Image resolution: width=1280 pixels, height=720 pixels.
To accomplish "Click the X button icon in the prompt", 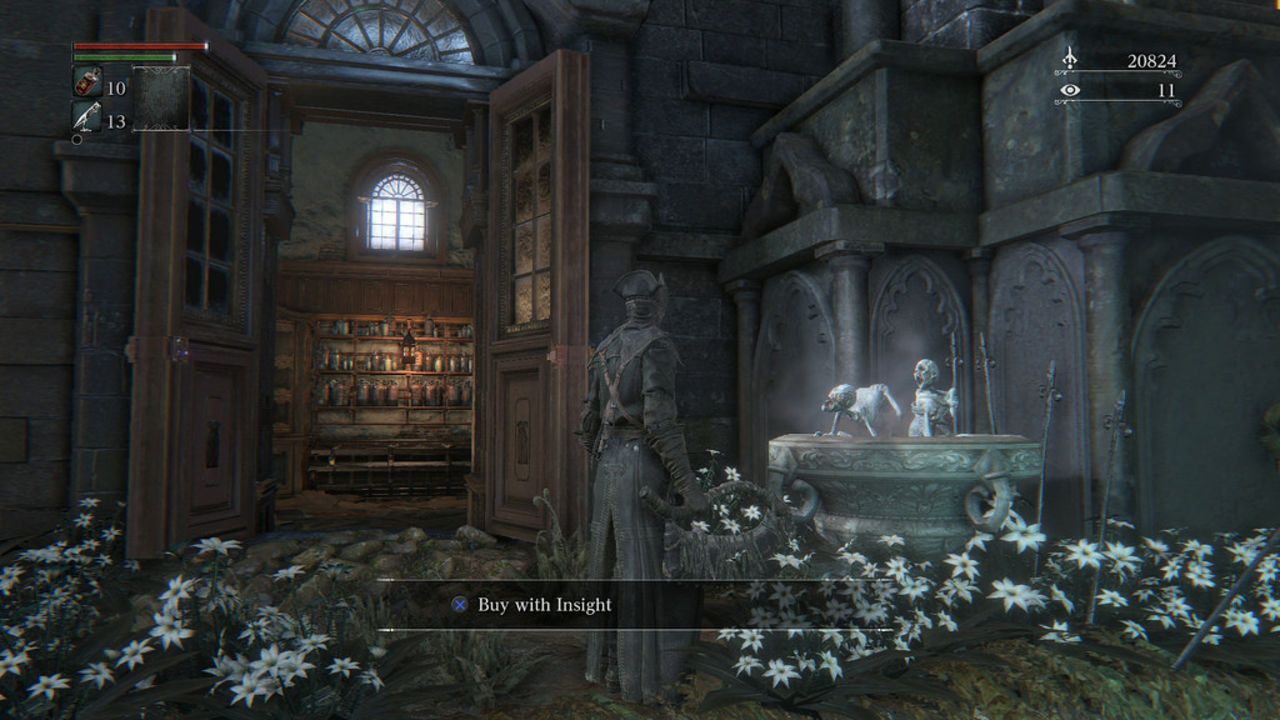I will pyautogui.click(x=459, y=604).
